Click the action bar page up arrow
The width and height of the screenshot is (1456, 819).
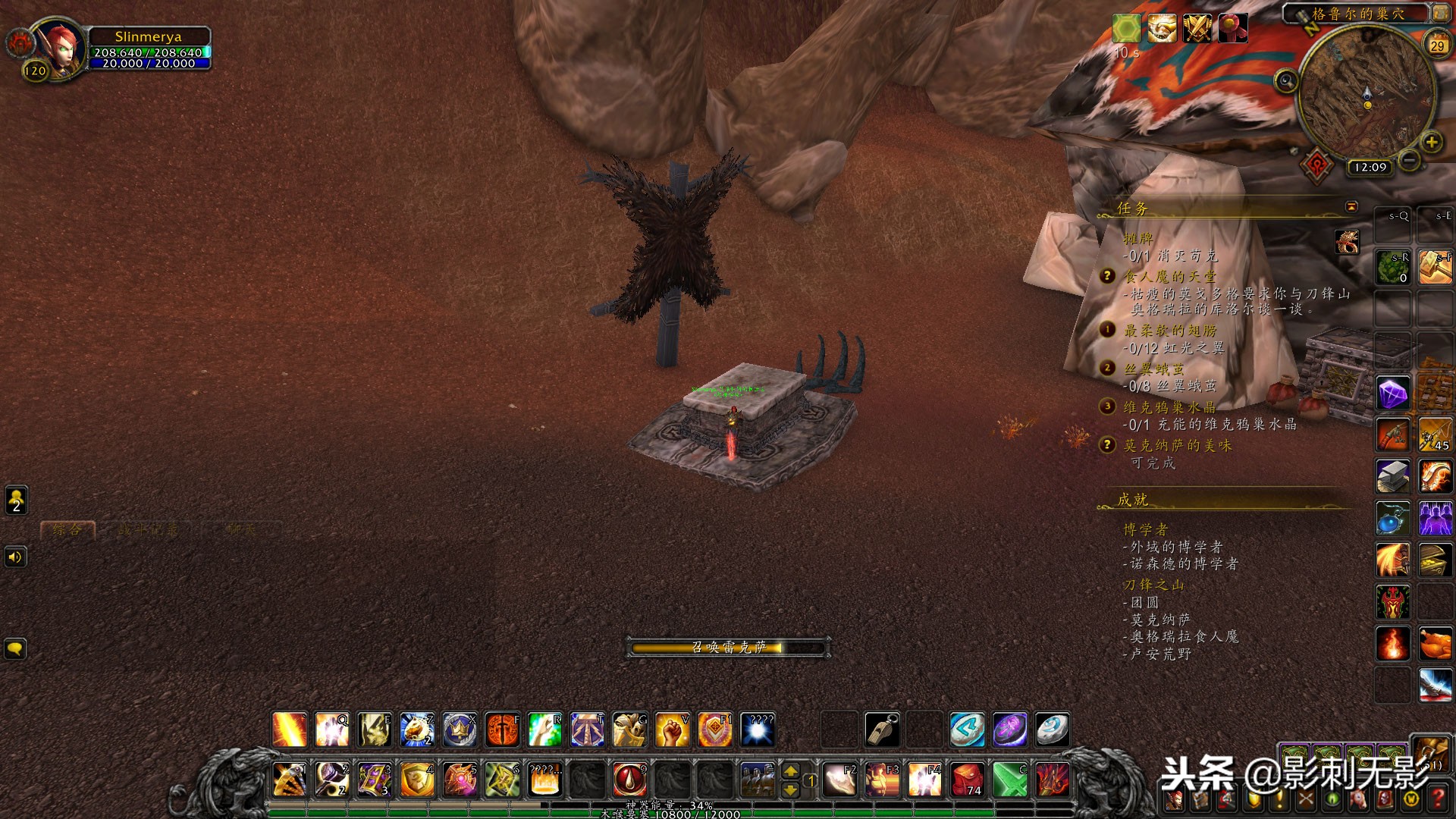[x=790, y=771]
